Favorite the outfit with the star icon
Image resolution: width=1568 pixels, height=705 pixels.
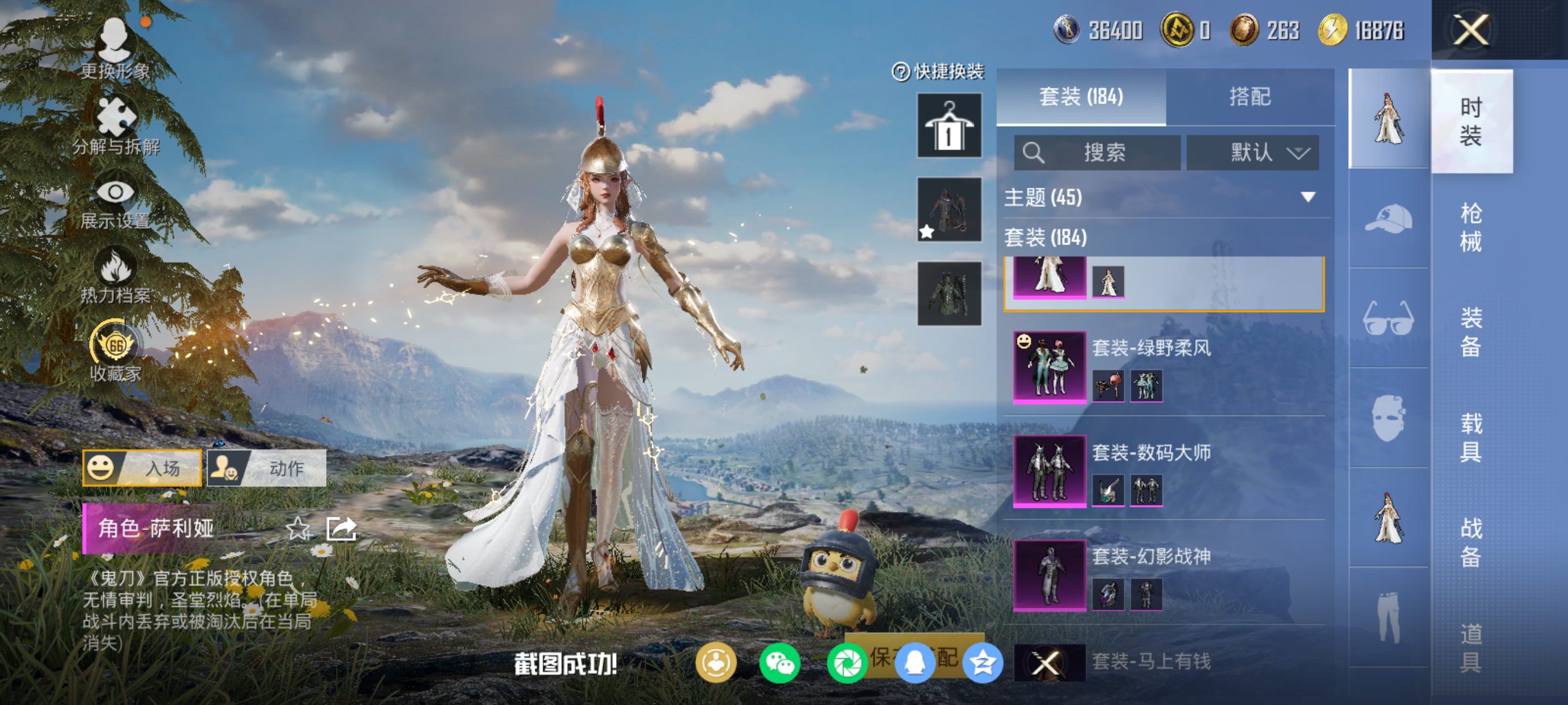298,528
